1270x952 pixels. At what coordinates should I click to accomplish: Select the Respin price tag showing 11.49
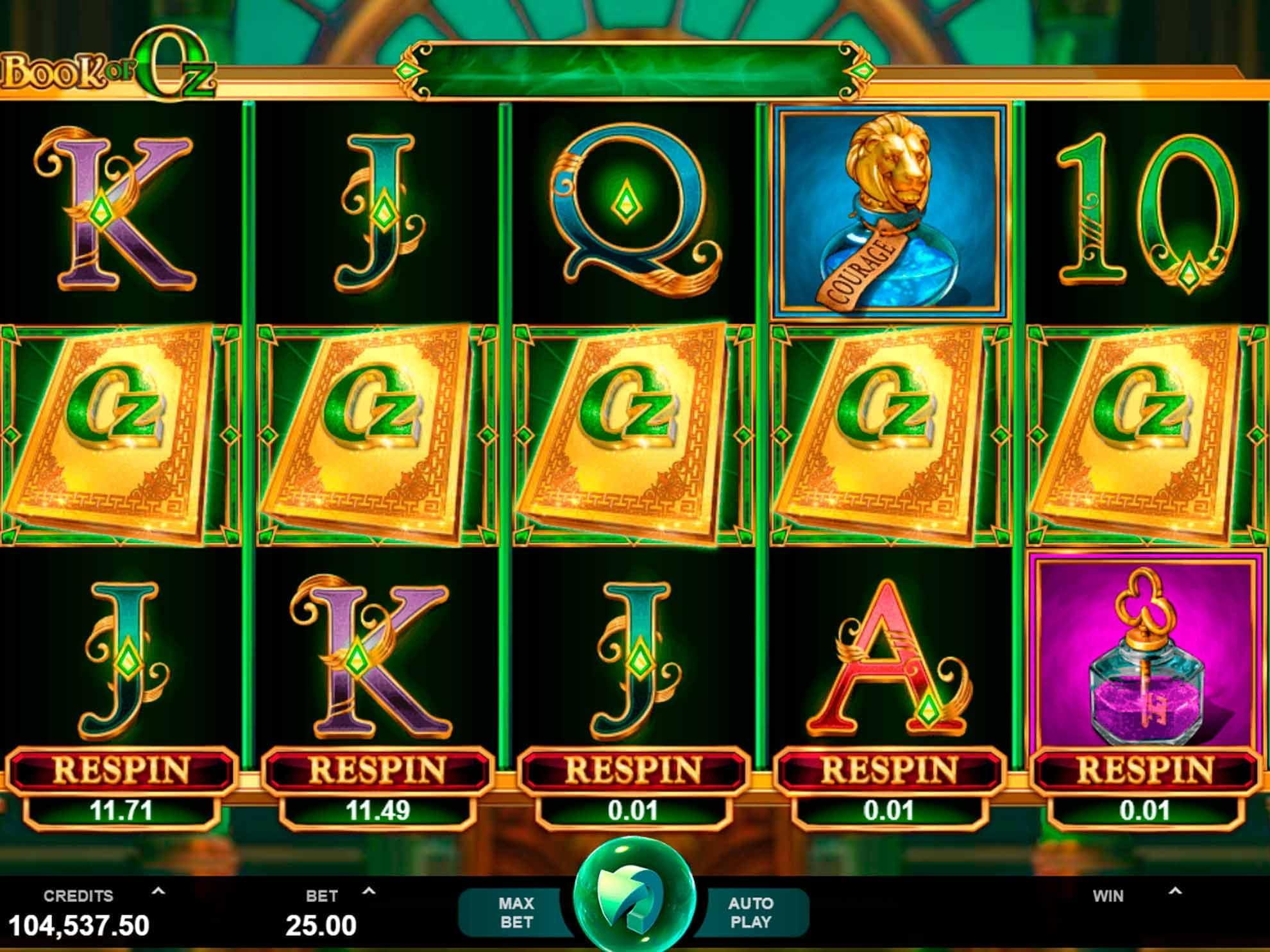pos(378,810)
